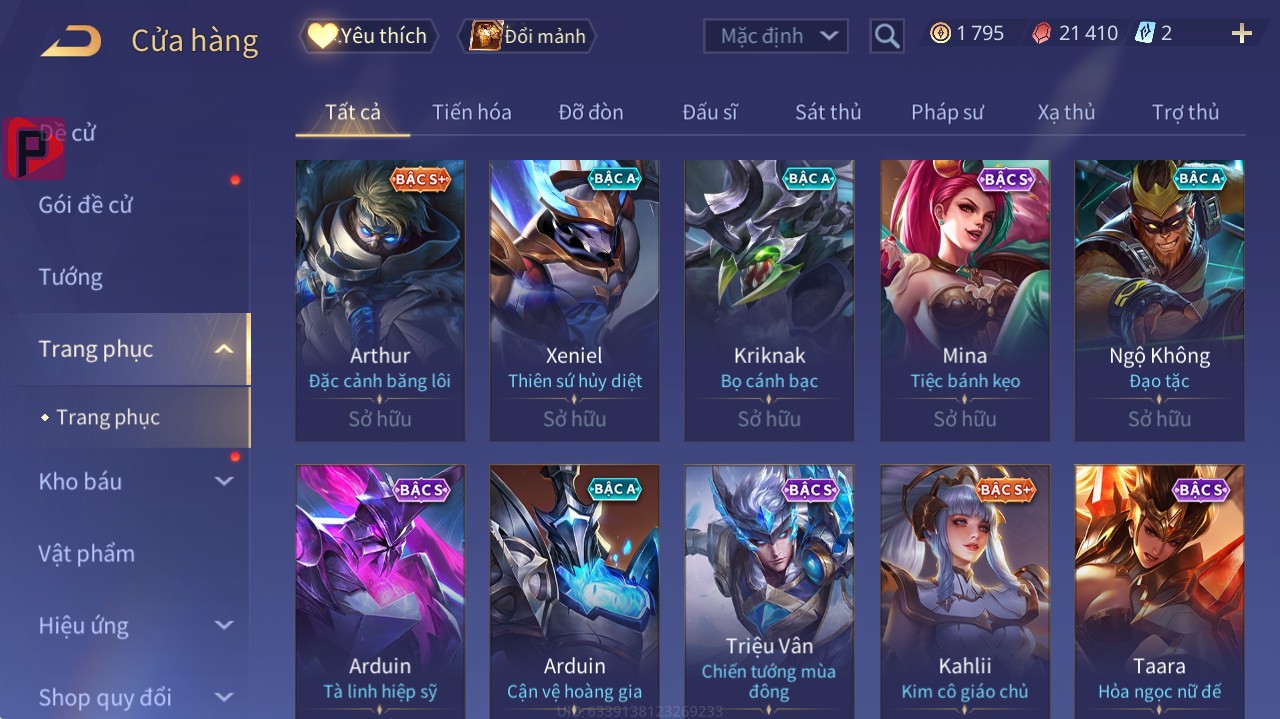
Task: Add currency with the plus button
Action: tap(1241, 34)
